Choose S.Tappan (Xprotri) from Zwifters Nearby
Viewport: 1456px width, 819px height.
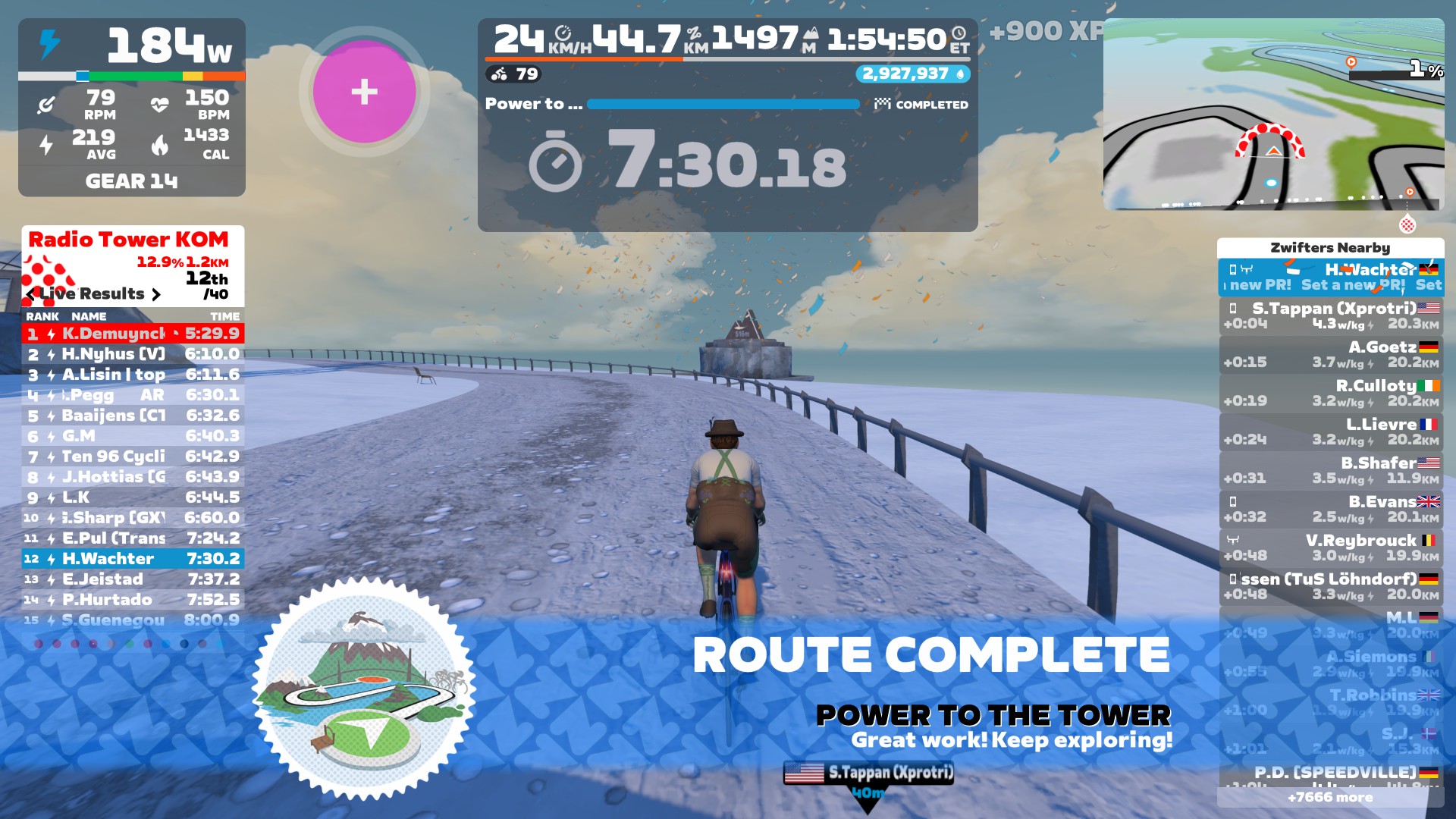[1331, 315]
